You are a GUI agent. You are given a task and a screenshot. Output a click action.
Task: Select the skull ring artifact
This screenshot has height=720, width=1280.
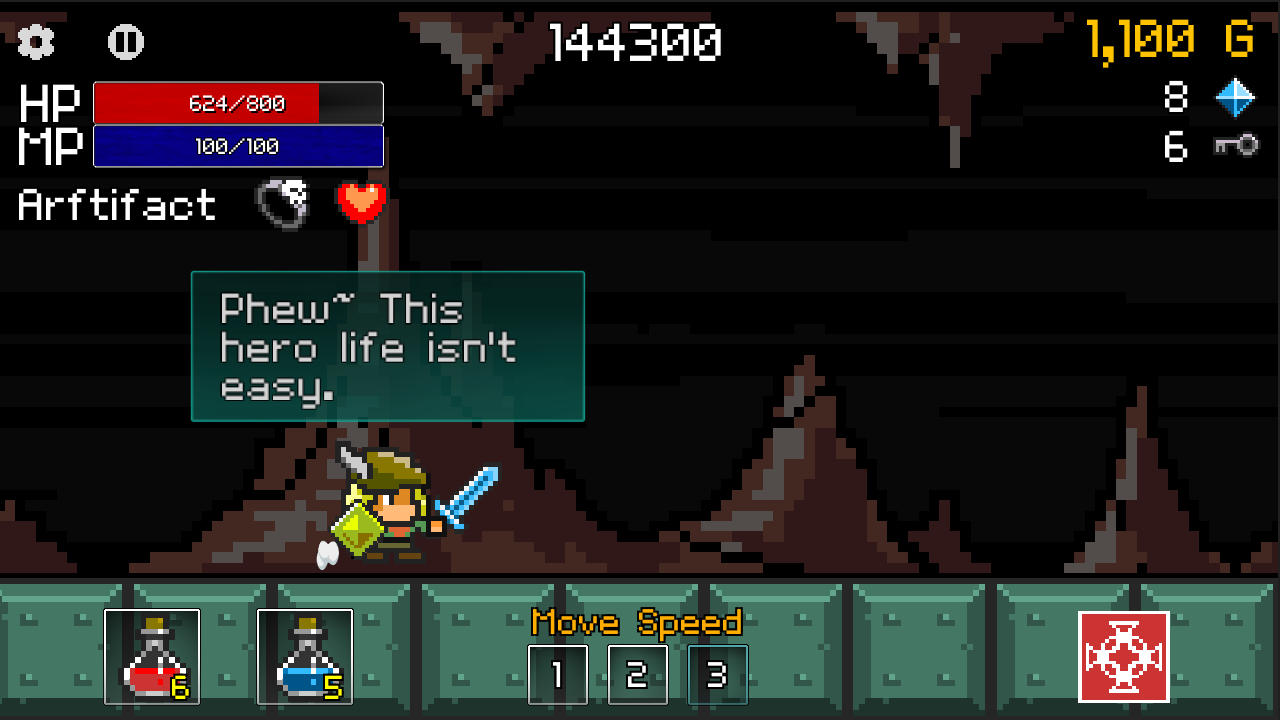tap(281, 201)
